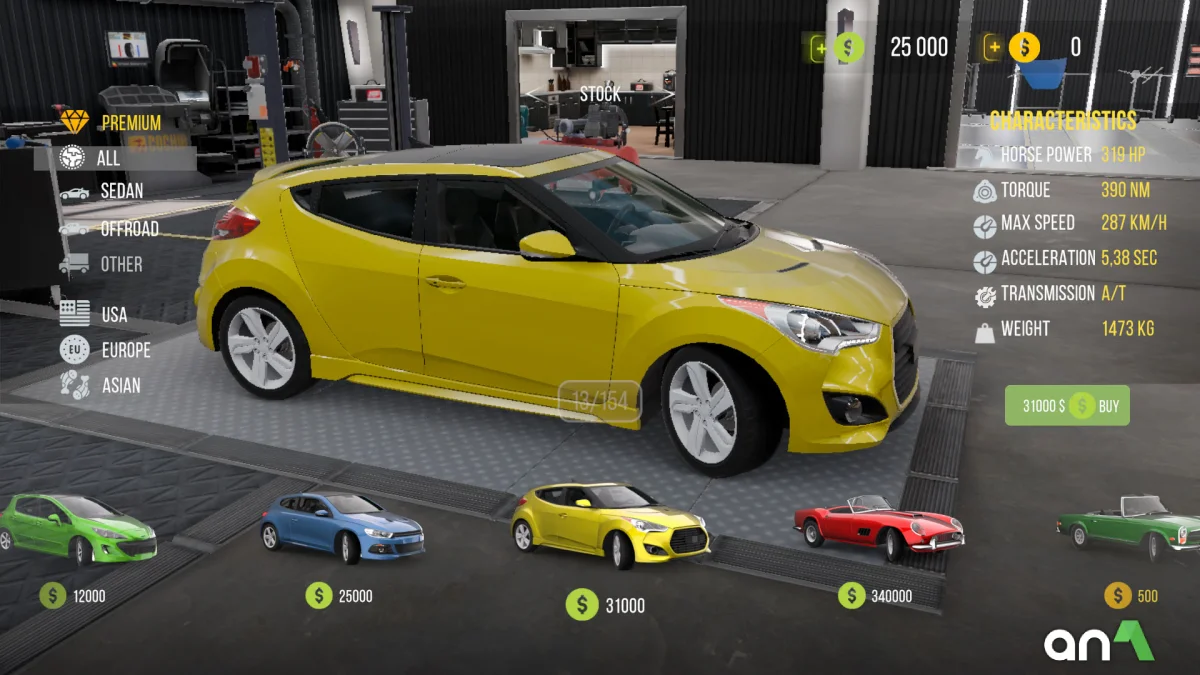Switch to the Other vehicle category
Viewport: 1200px width, 675px height.
tap(120, 265)
